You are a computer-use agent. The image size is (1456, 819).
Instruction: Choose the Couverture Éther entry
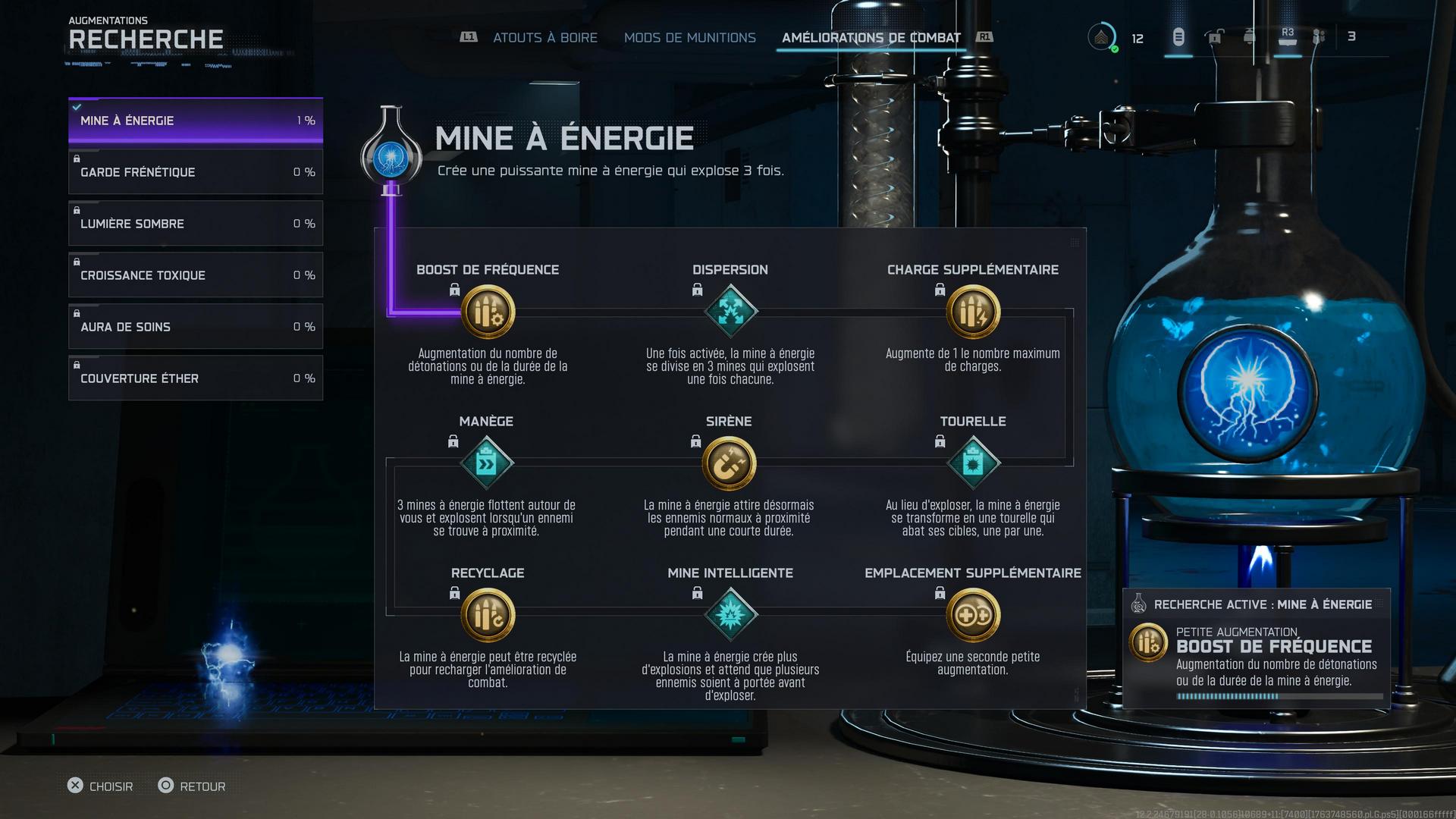pyautogui.click(x=196, y=378)
